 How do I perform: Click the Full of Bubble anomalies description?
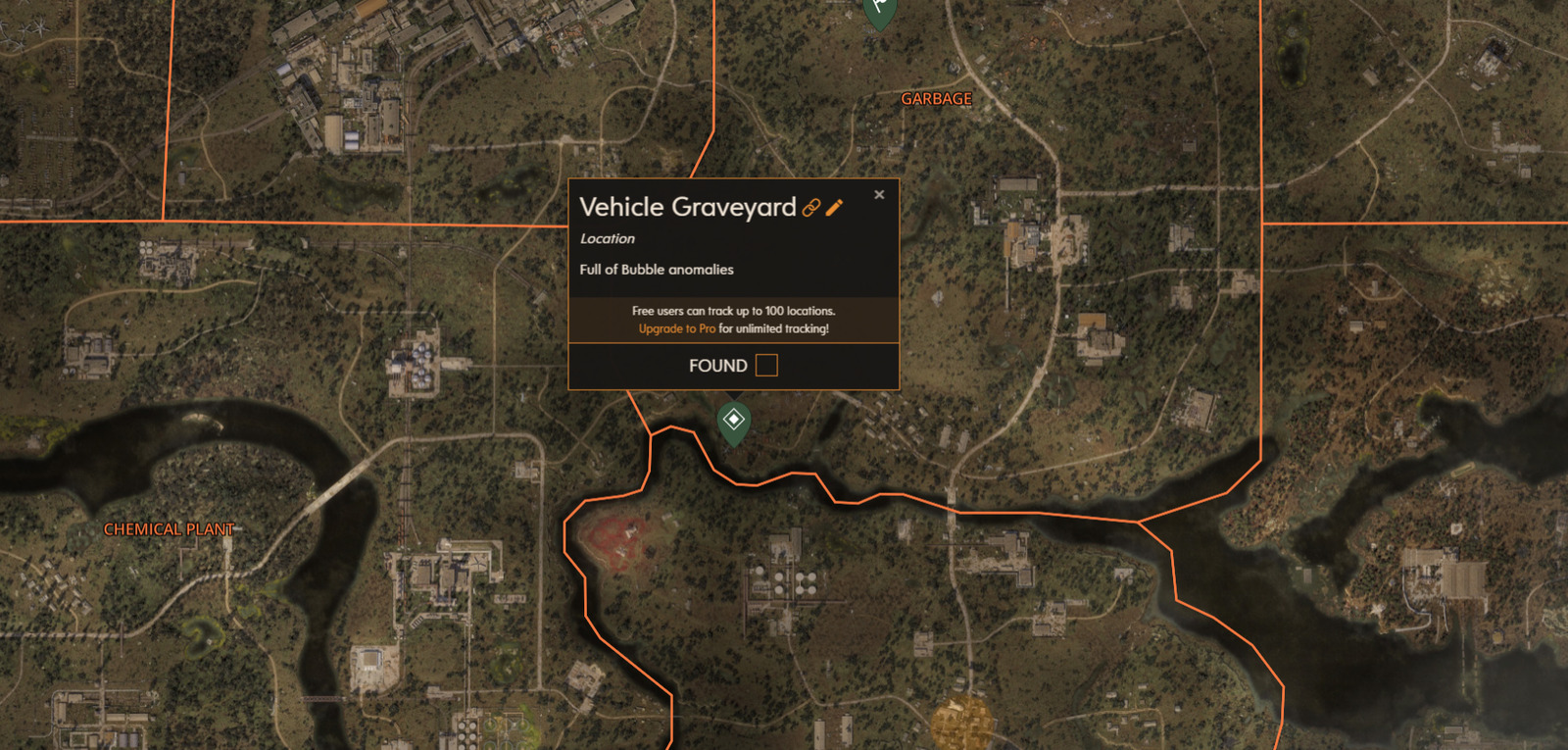click(x=659, y=270)
